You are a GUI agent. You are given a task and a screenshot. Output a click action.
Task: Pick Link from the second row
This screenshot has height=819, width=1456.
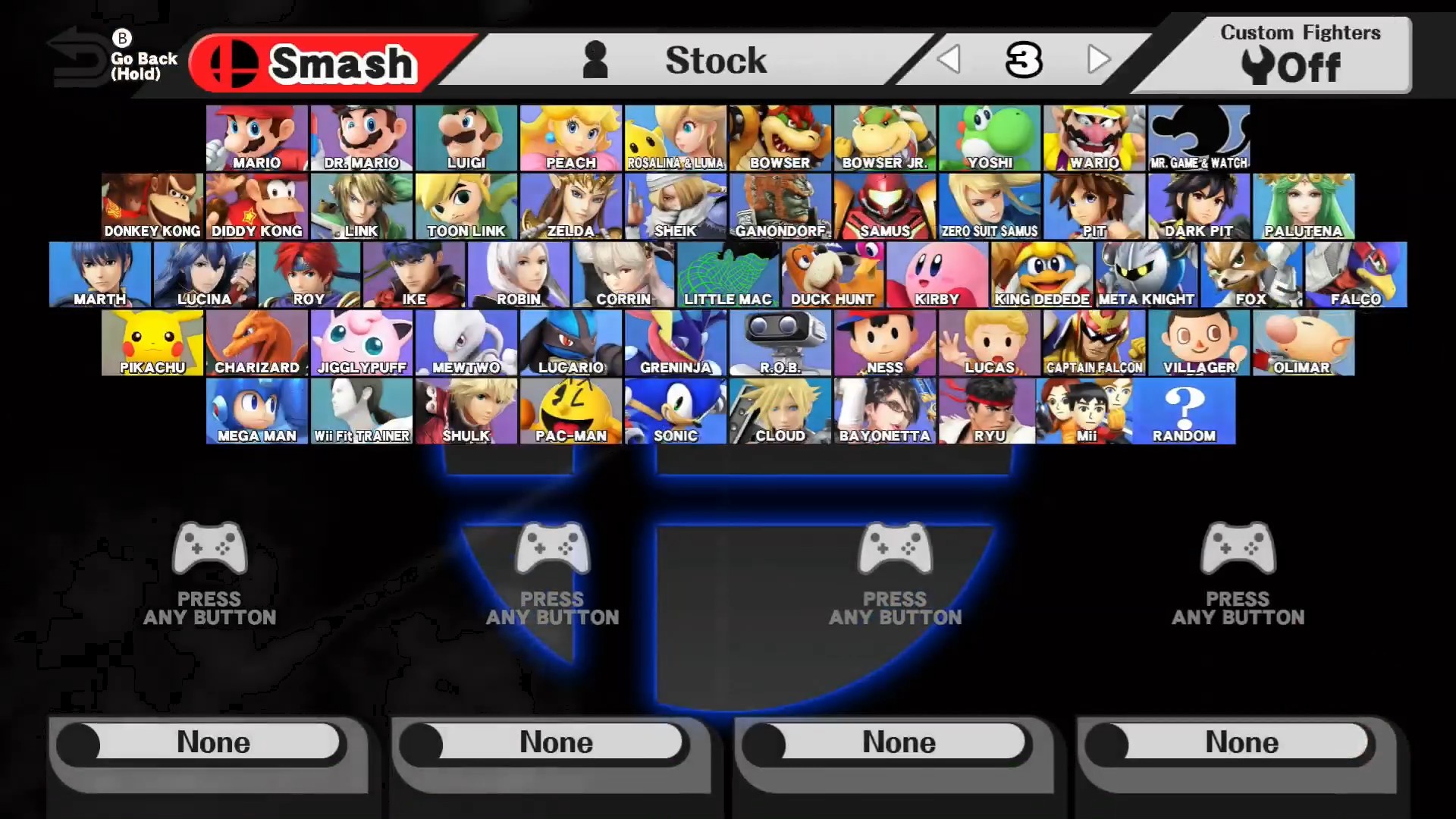point(360,205)
